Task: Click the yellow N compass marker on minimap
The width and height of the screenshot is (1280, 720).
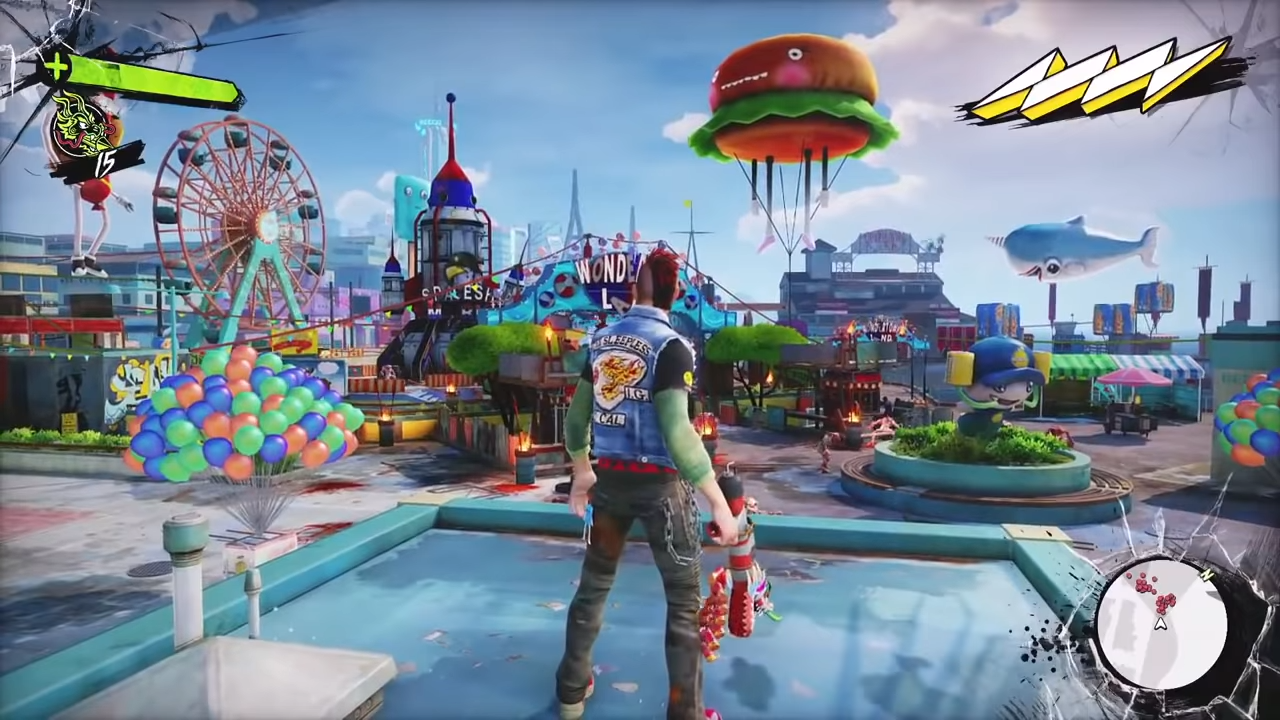Action: (x=1207, y=575)
